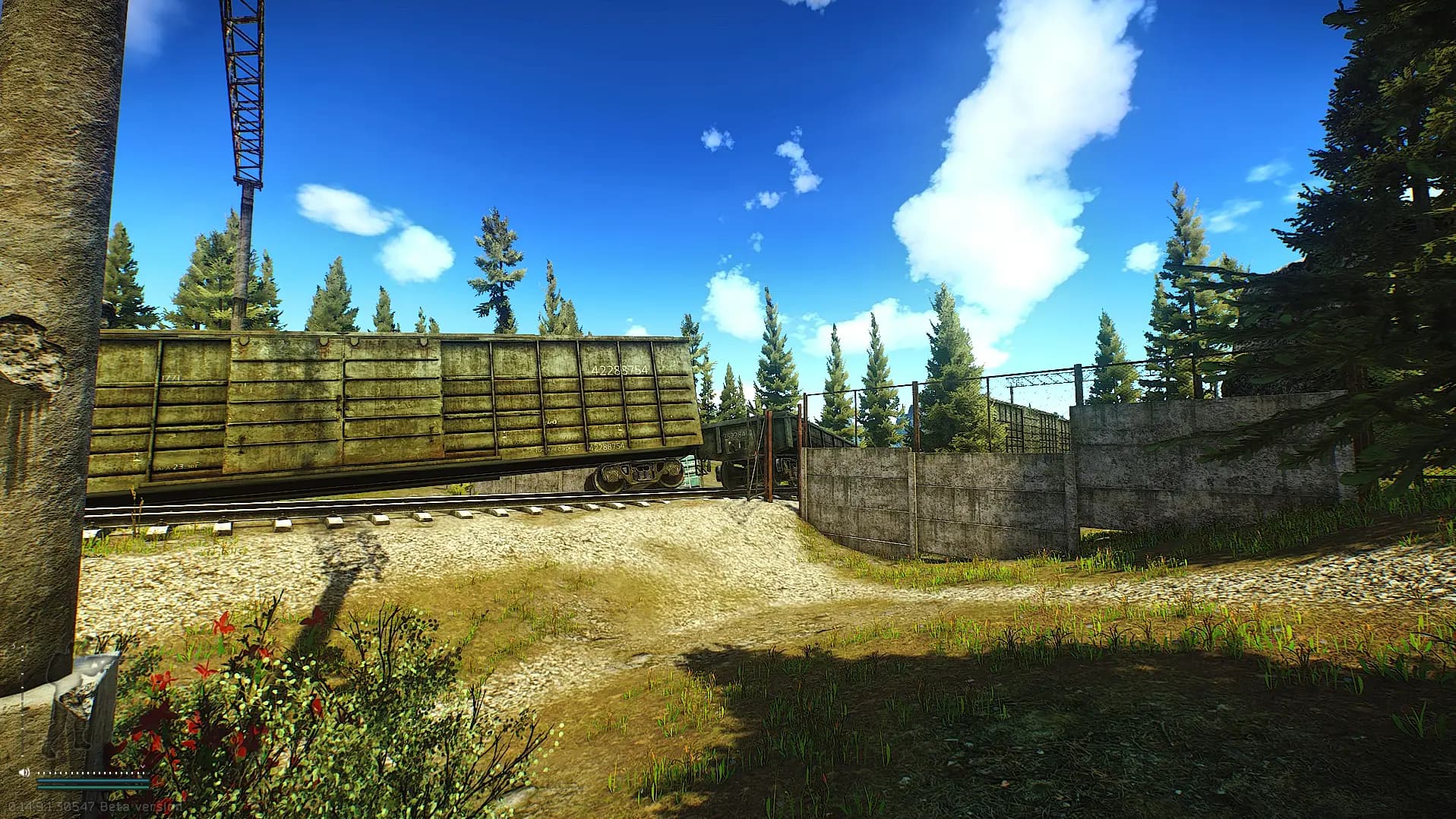Click the small chevron beside the sound meter

tap(142, 766)
